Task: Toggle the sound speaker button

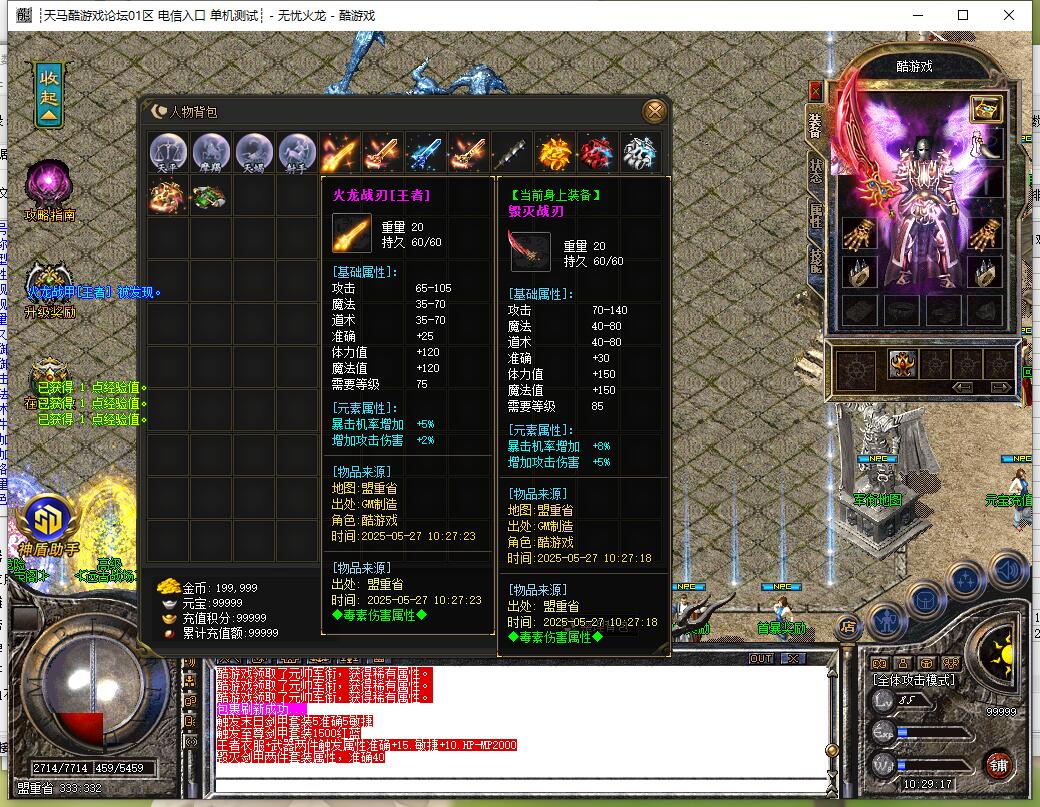Action: click(x=1010, y=571)
